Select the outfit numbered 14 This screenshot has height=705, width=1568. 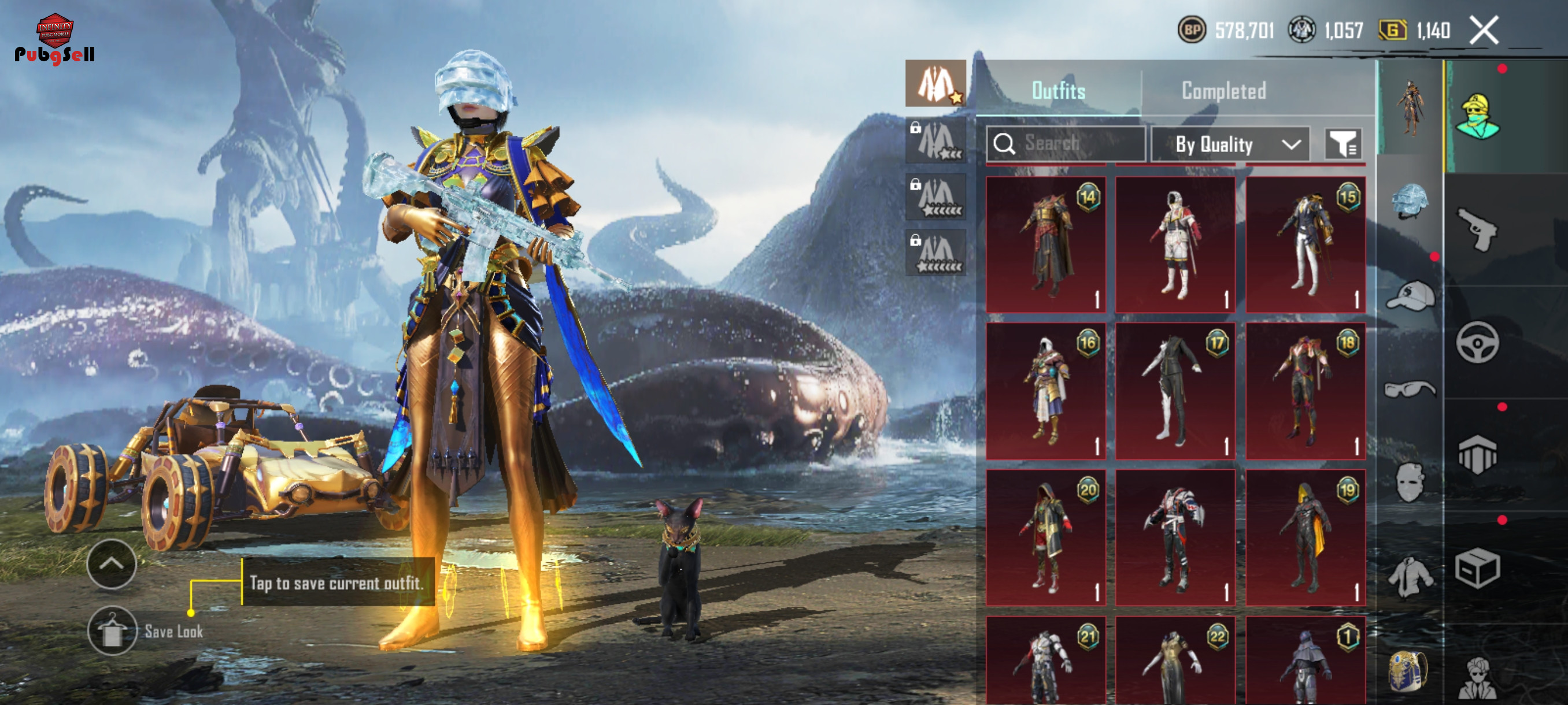coord(1045,244)
